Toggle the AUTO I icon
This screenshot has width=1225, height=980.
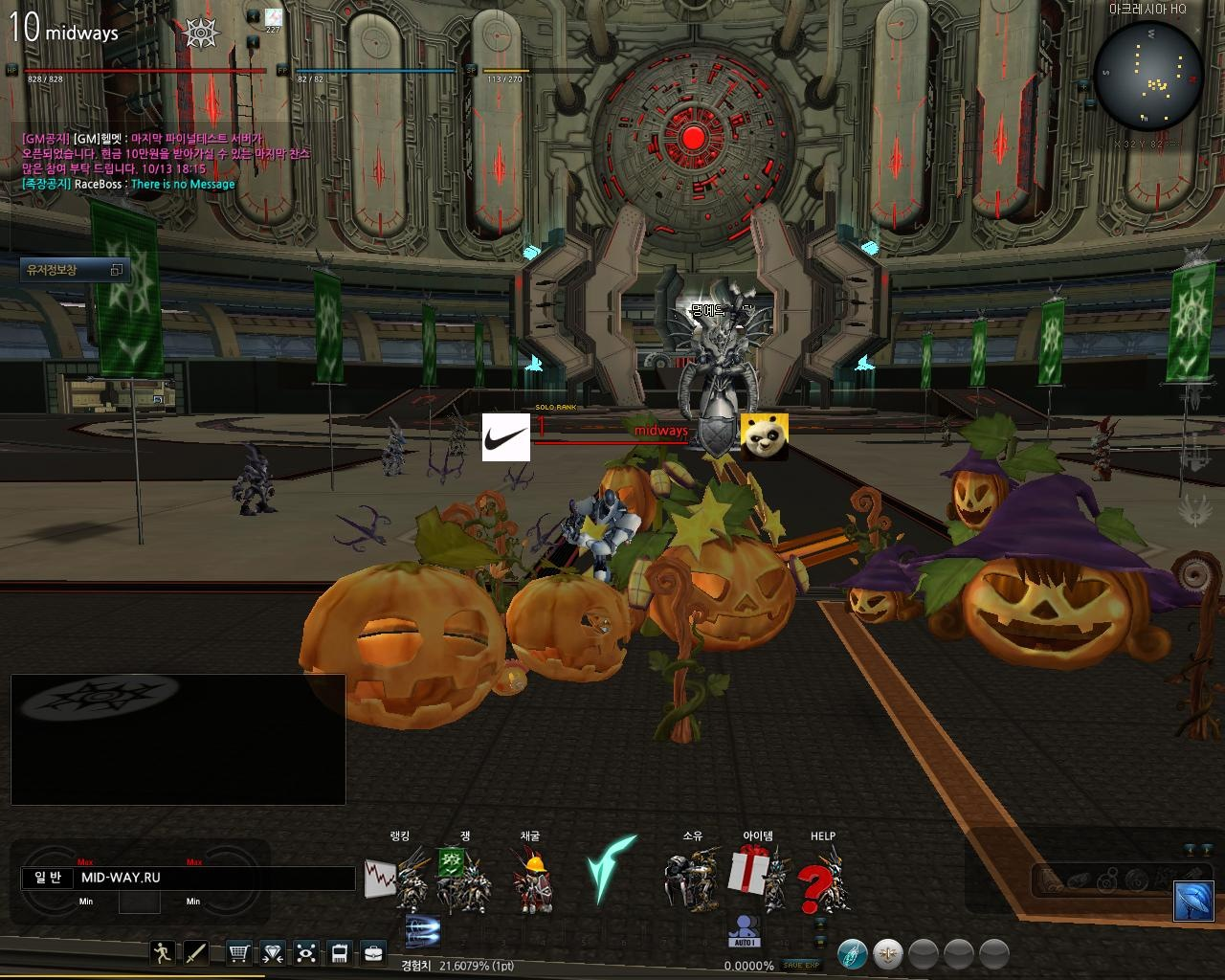[x=744, y=931]
